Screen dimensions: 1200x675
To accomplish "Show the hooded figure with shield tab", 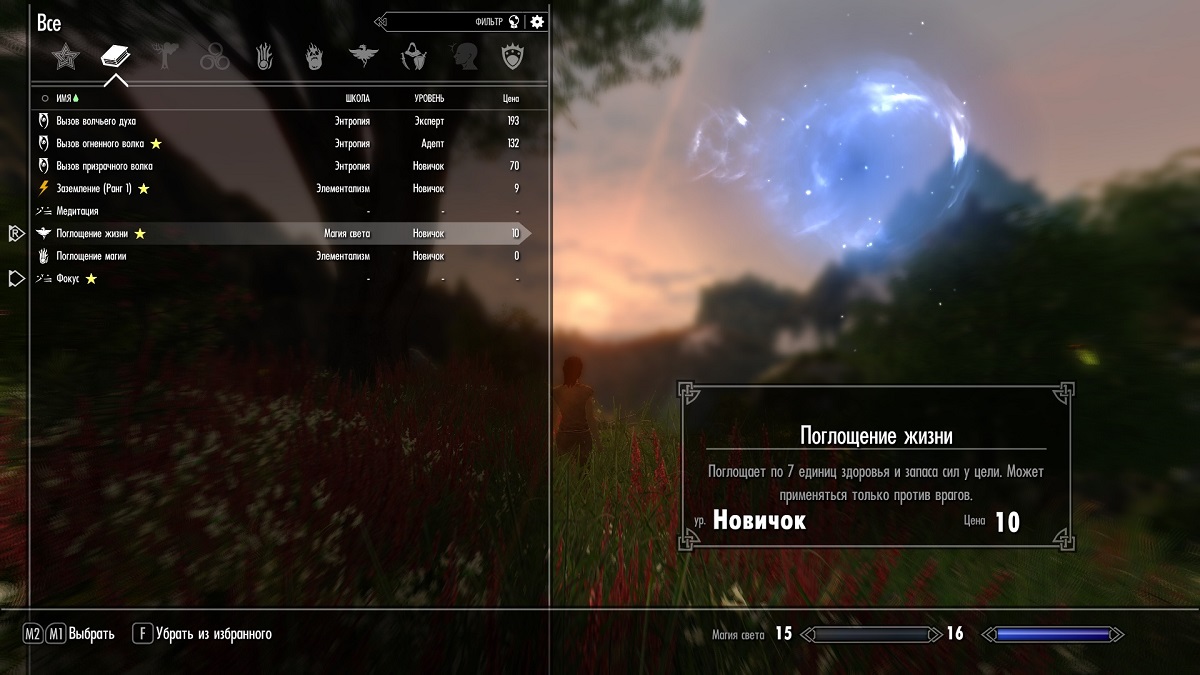I will (412, 56).
